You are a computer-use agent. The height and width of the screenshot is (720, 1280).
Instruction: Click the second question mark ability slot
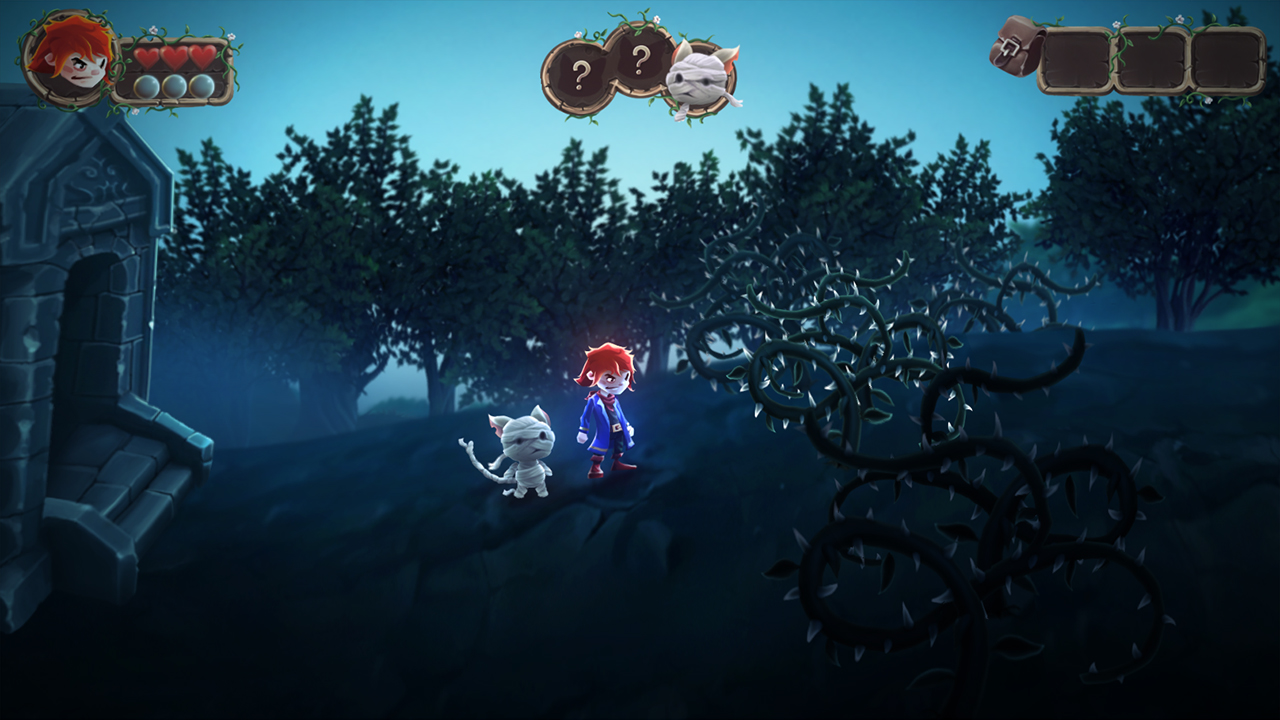click(x=640, y=63)
